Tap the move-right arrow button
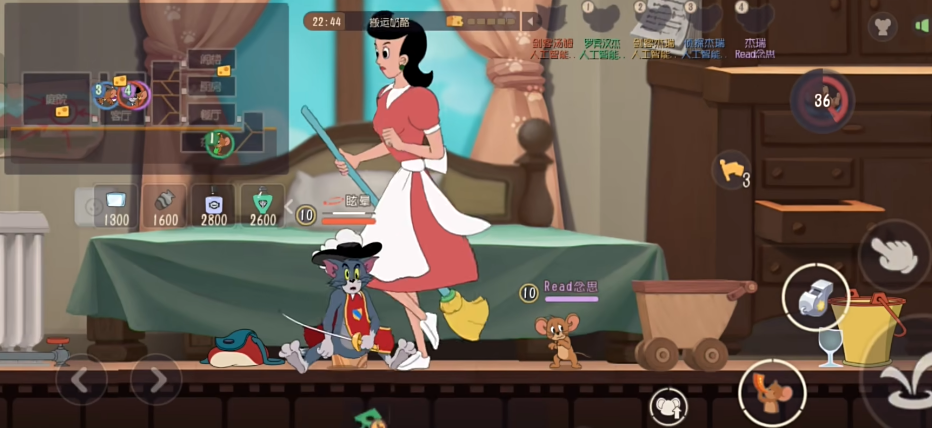 click(x=157, y=380)
